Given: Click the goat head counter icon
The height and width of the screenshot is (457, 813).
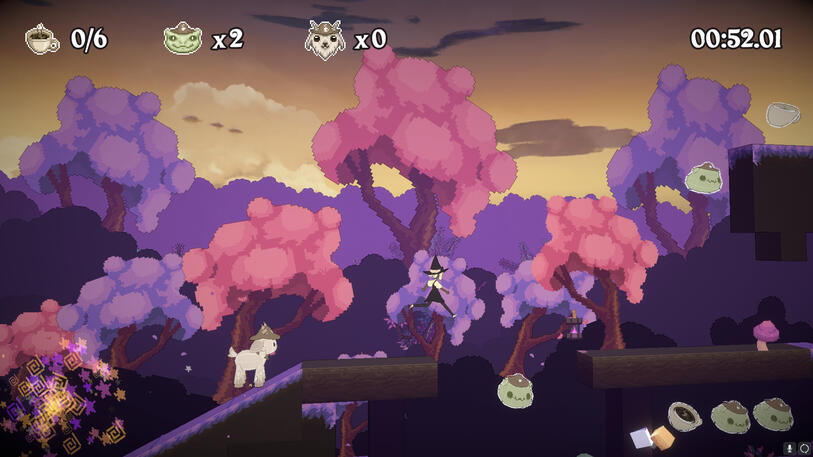Looking at the screenshot, I should tap(325, 39).
